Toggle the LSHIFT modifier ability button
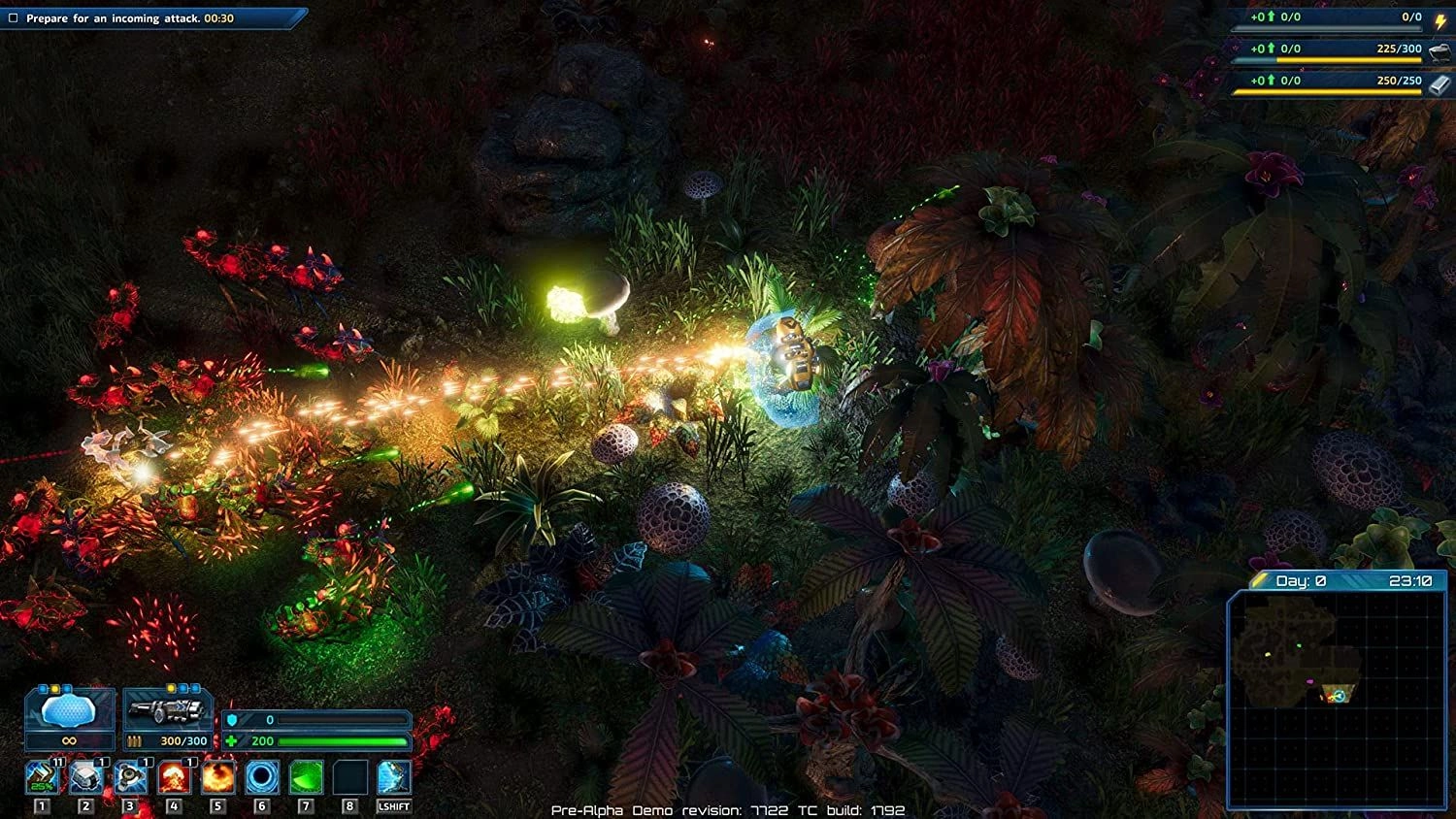Image resolution: width=1456 pixels, height=819 pixels. tap(394, 775)
